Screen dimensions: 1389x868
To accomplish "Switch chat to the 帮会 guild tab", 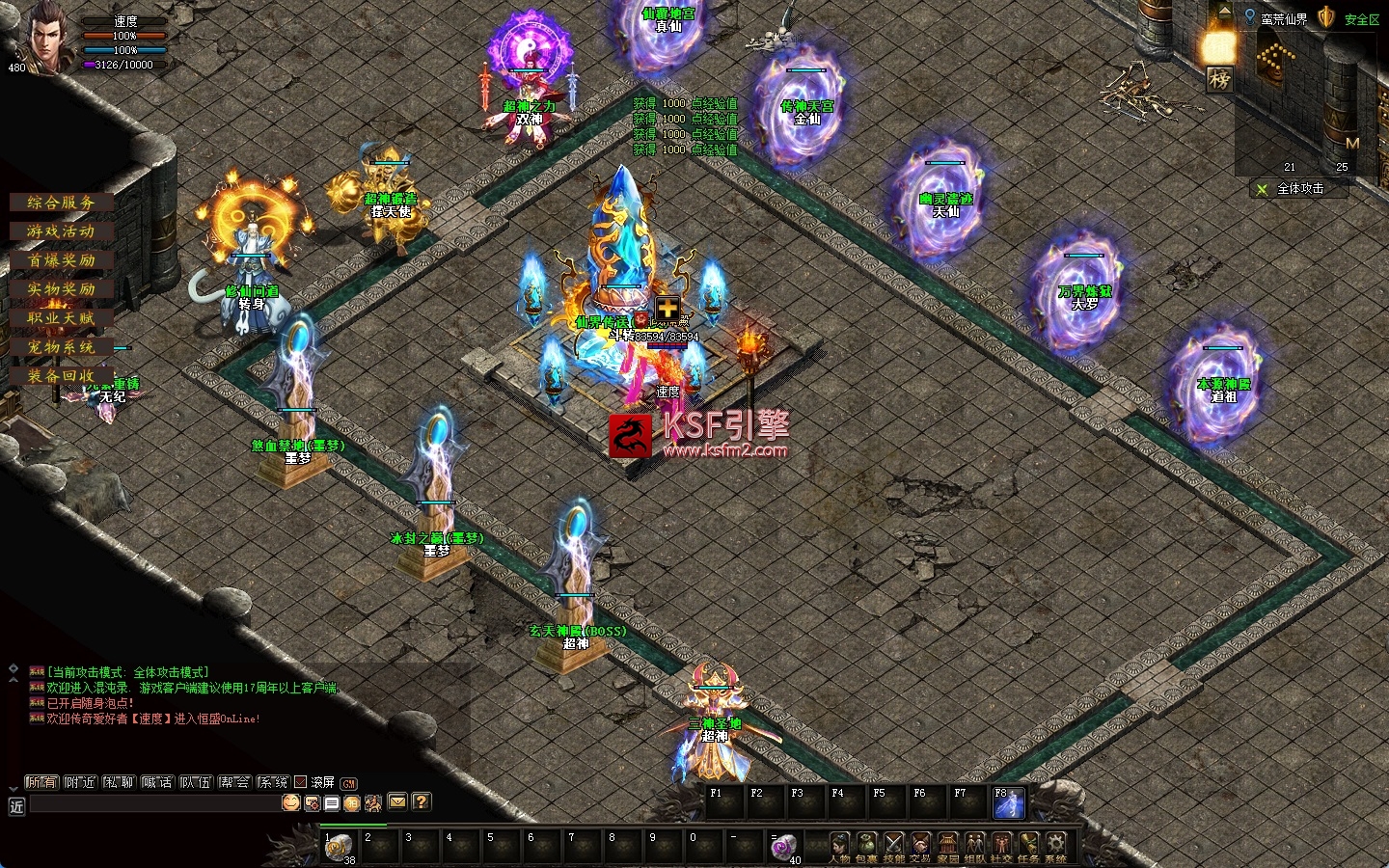I will [233, 782].
